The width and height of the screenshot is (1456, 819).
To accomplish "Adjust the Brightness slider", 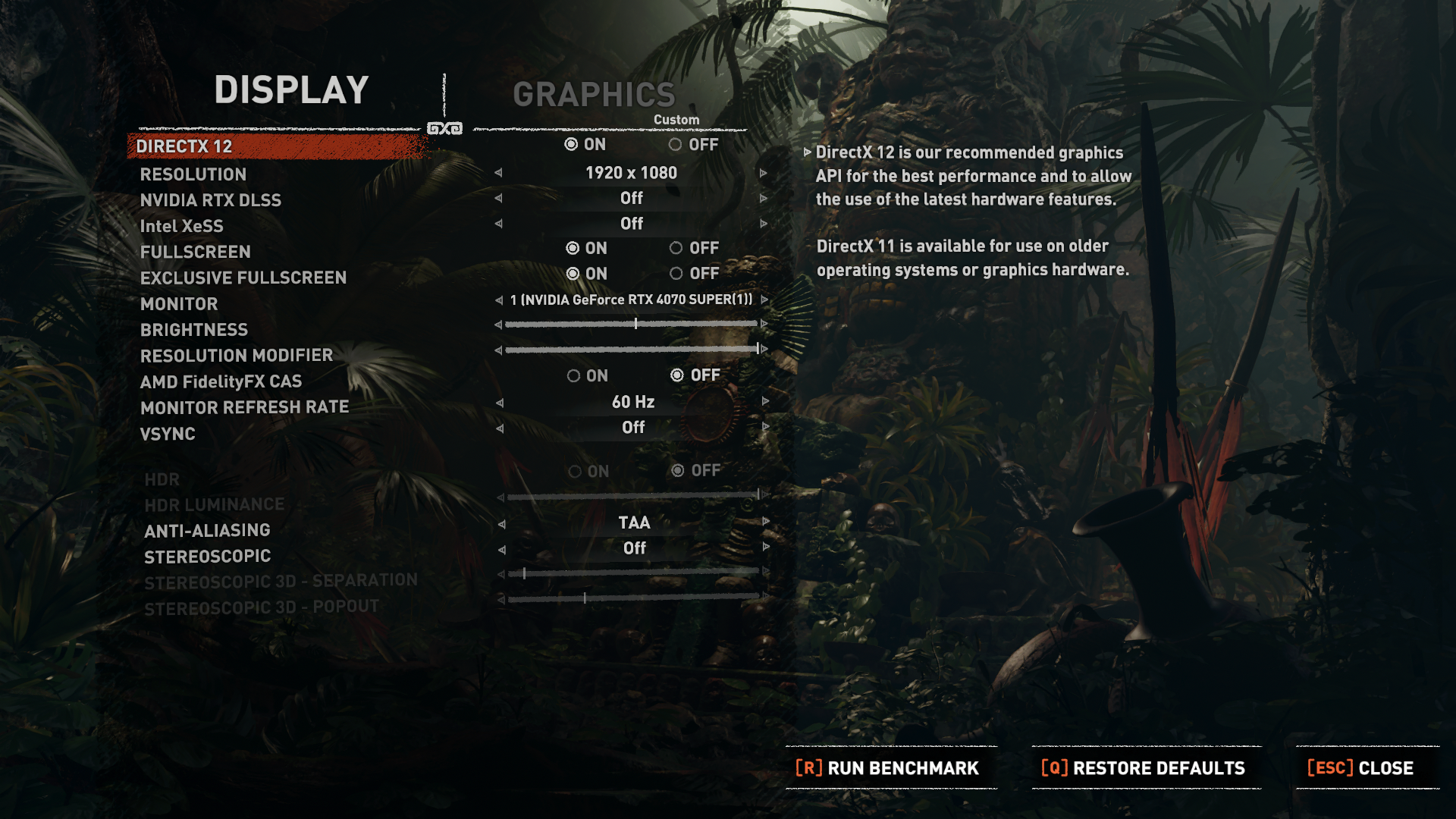I will click(635, 324).
